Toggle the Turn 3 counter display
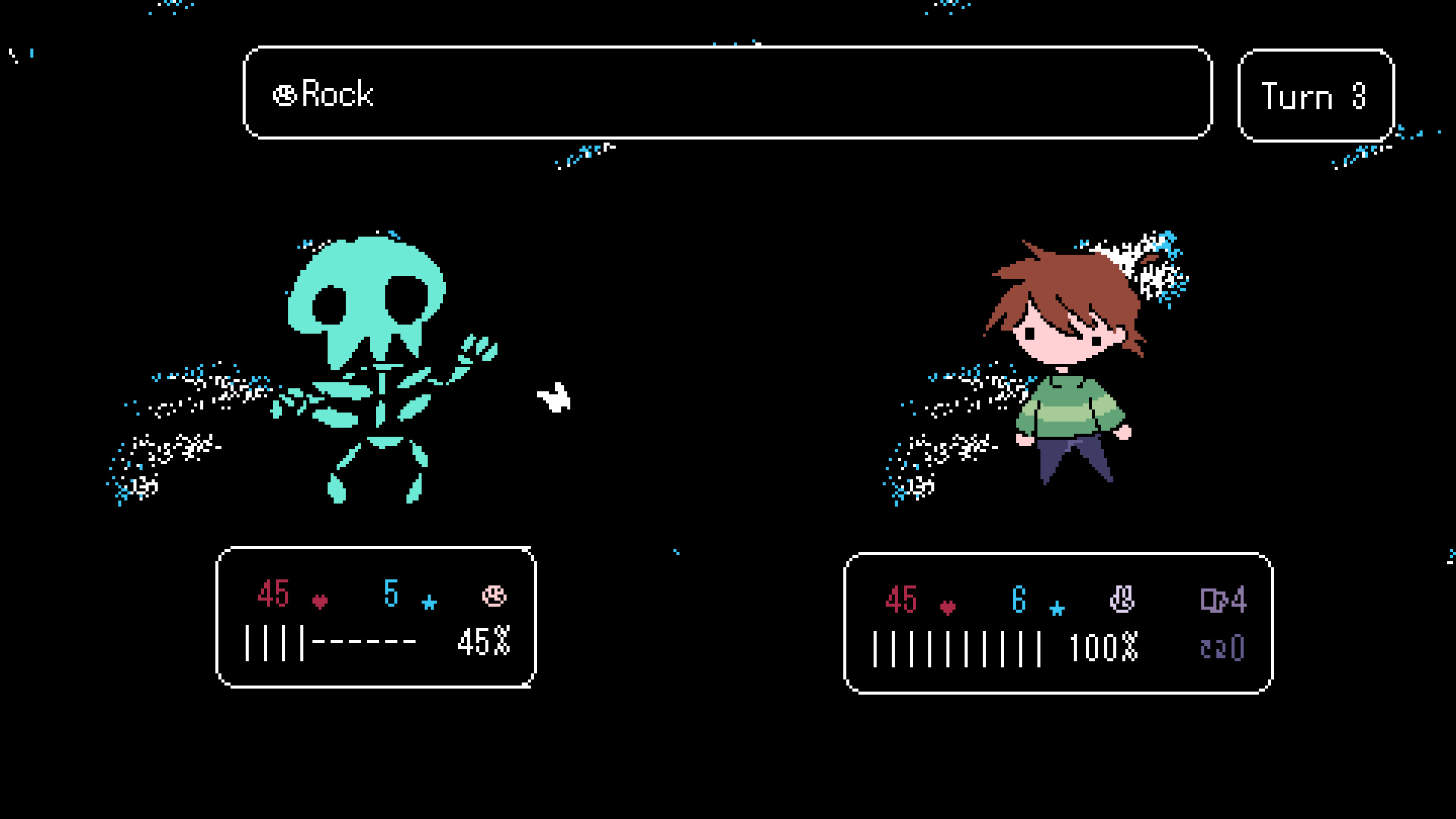The image size is (1456, 819). coord(1316,94)
